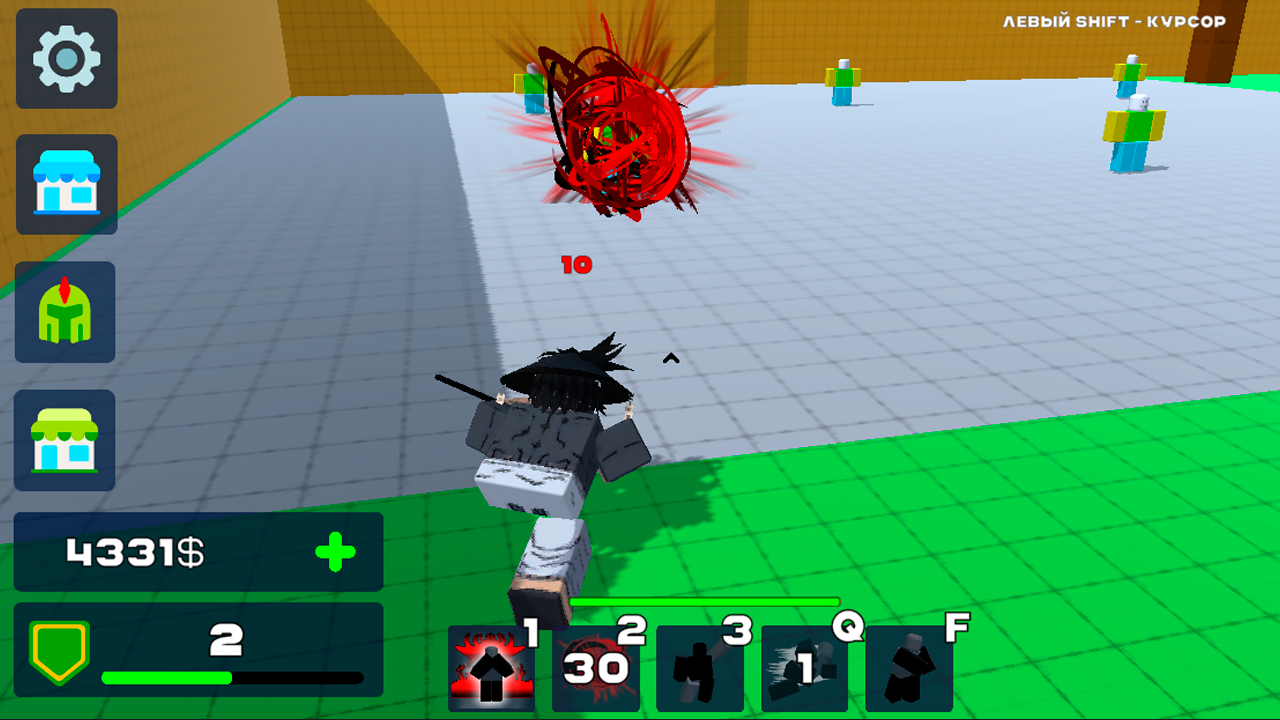Open the settings gear menu
Viewport: 1280px width, 720px height.
66,60
